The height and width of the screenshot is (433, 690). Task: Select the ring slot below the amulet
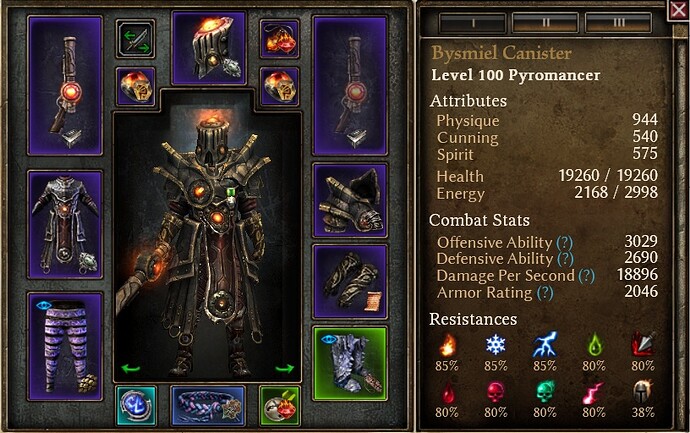point(280,87)
